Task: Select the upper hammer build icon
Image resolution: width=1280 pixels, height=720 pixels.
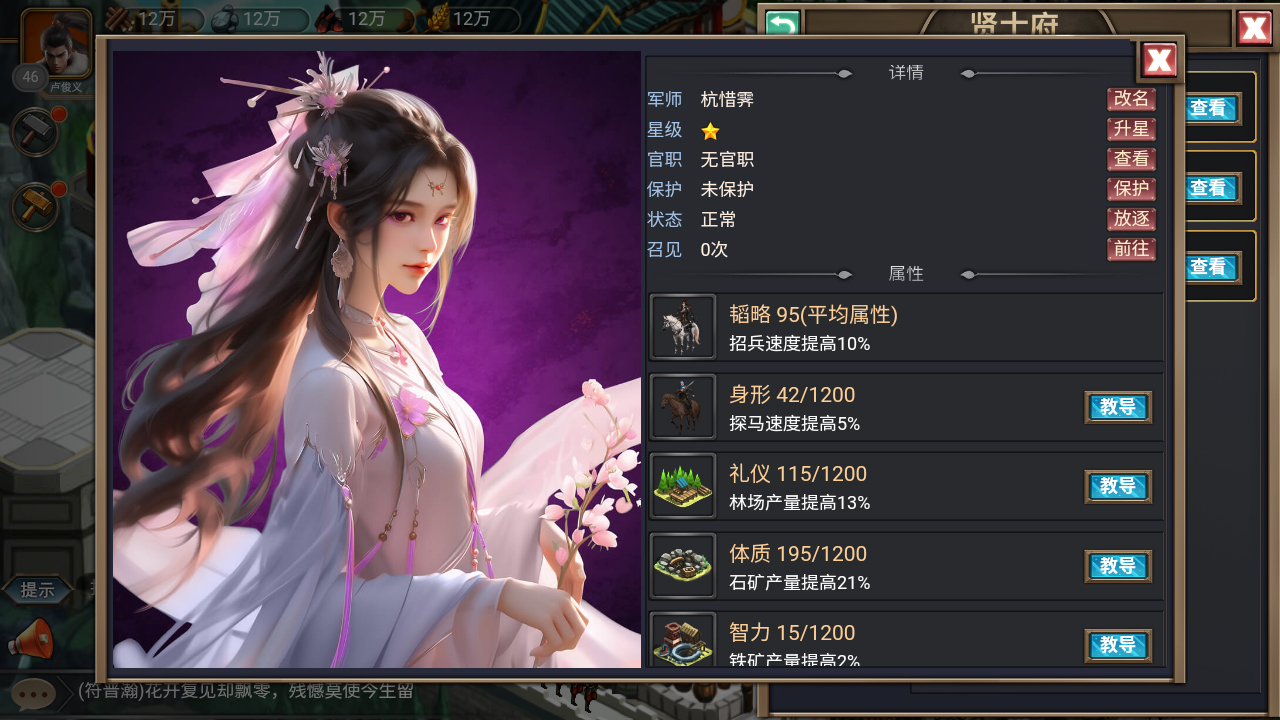Action: (34, 133)
